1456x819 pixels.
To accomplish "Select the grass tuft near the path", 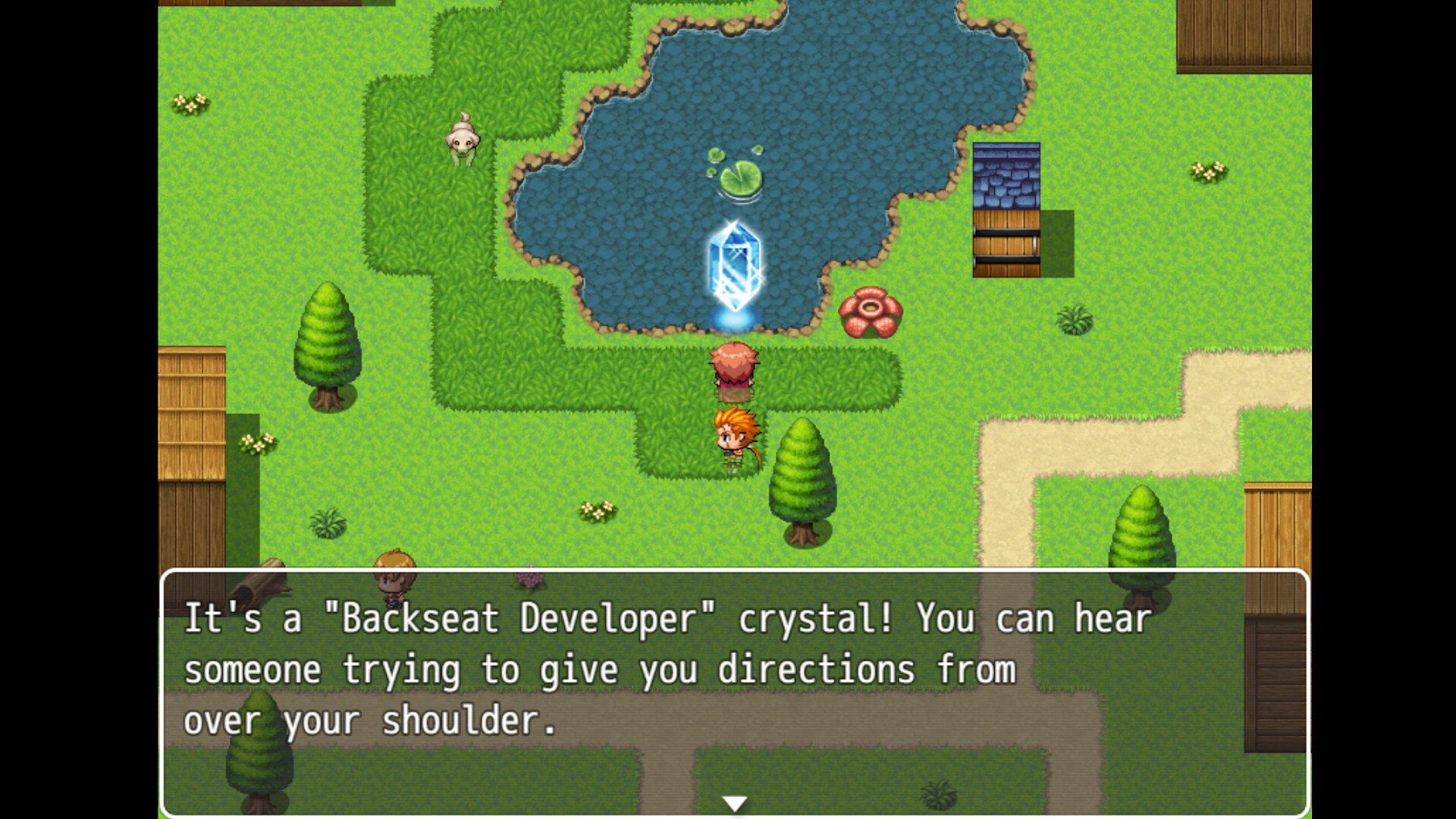I will 1073,318.
